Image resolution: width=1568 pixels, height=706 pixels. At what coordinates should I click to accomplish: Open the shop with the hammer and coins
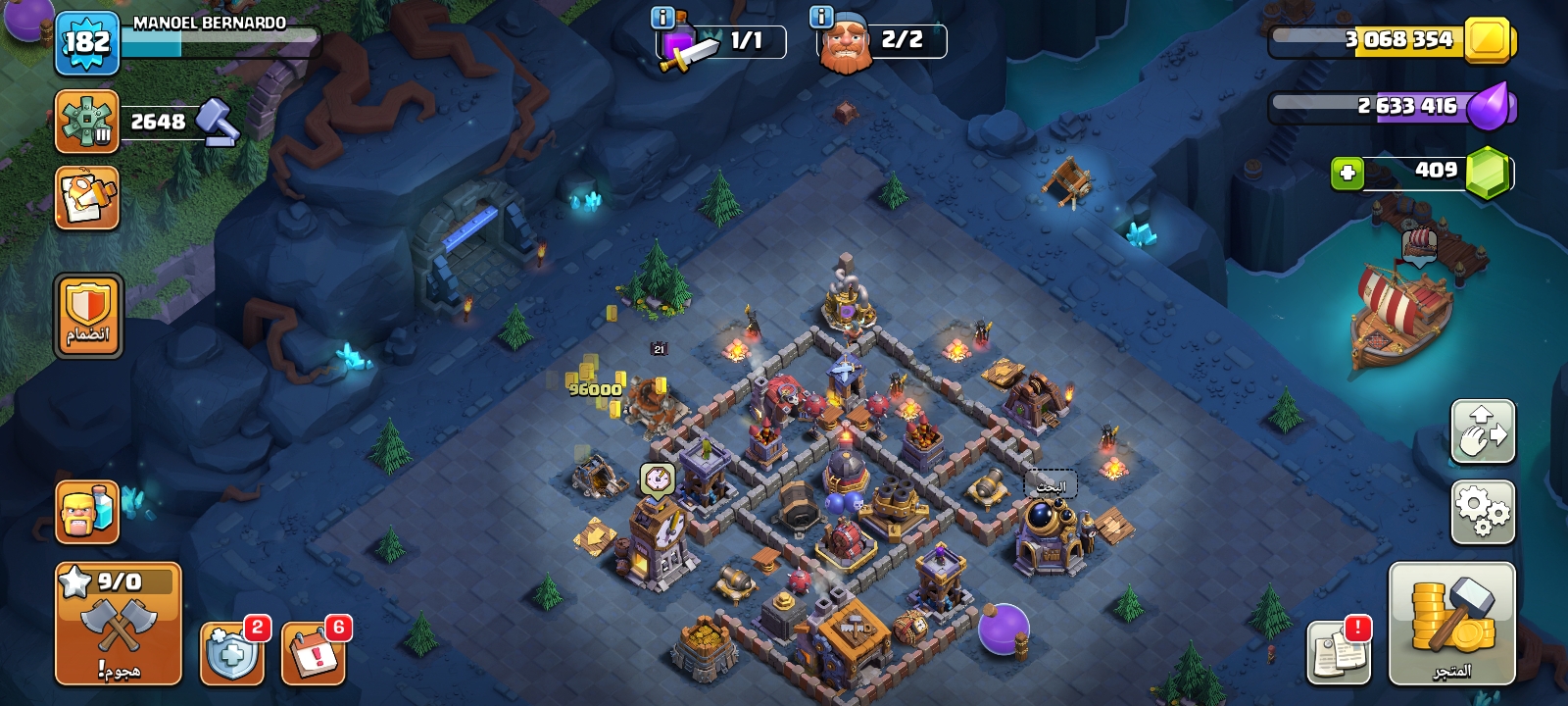pyautogui.click(x=1451, y=624)
